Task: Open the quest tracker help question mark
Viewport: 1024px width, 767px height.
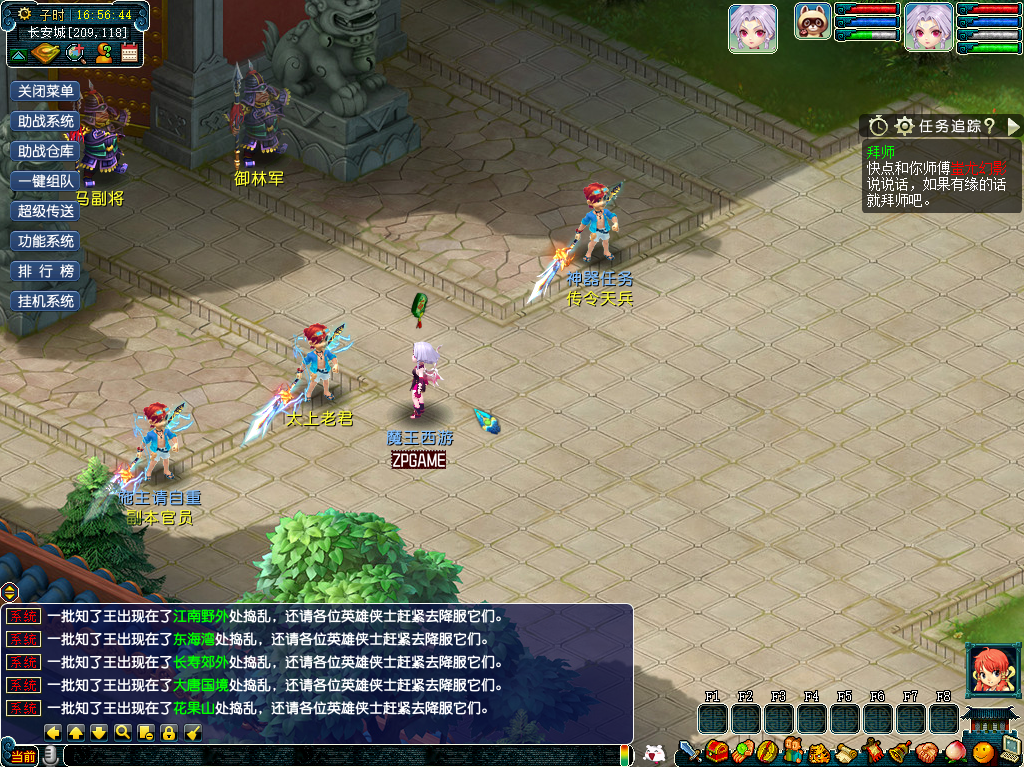Action: (x=988, y=126)
